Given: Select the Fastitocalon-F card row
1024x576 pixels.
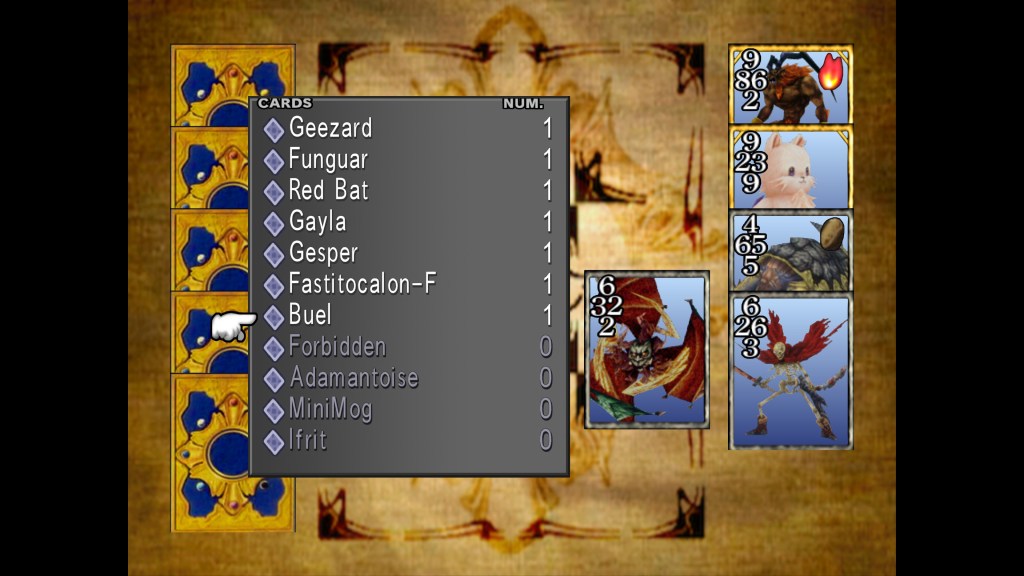Looking at the screenshot, I should [362, 284].
